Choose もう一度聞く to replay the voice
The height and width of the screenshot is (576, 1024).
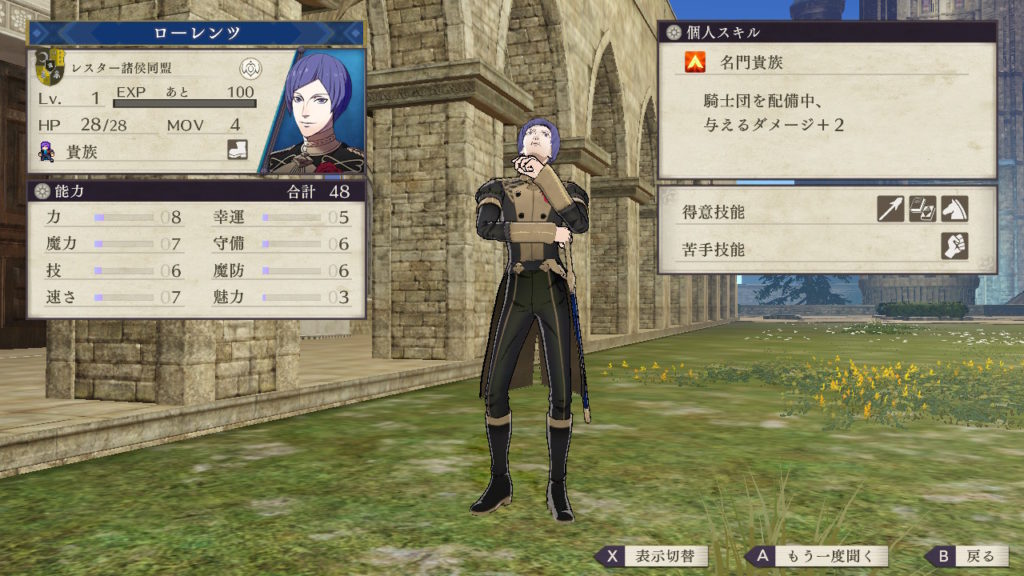coord(817,557)
